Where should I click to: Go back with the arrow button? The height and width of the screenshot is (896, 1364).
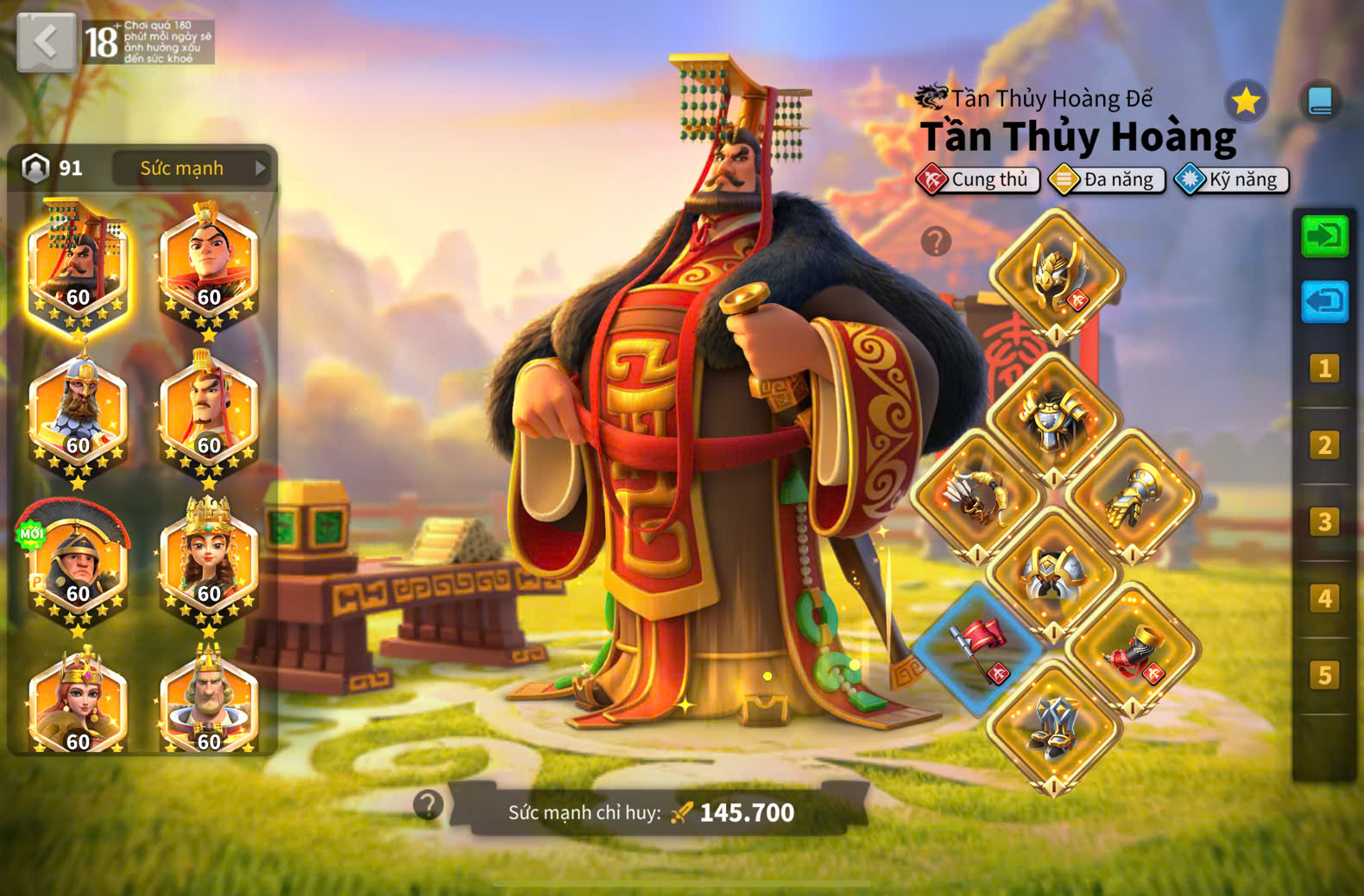[47, 41]
